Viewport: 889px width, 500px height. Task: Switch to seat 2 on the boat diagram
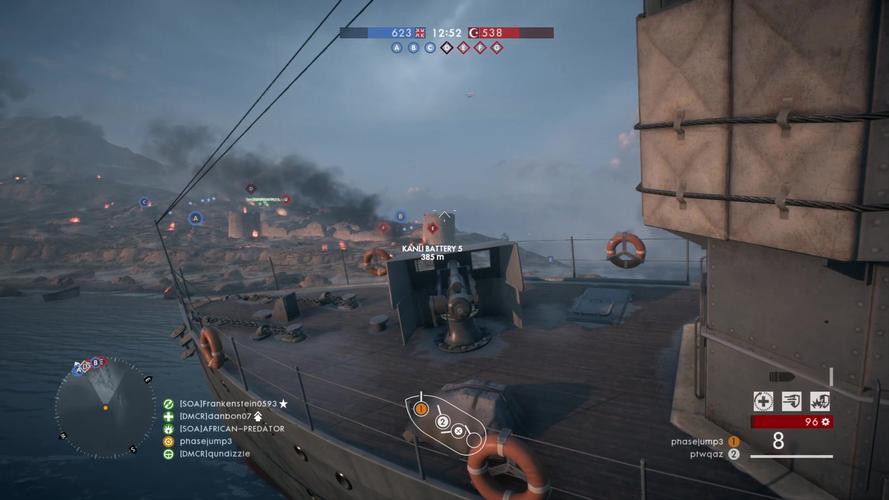442,422
